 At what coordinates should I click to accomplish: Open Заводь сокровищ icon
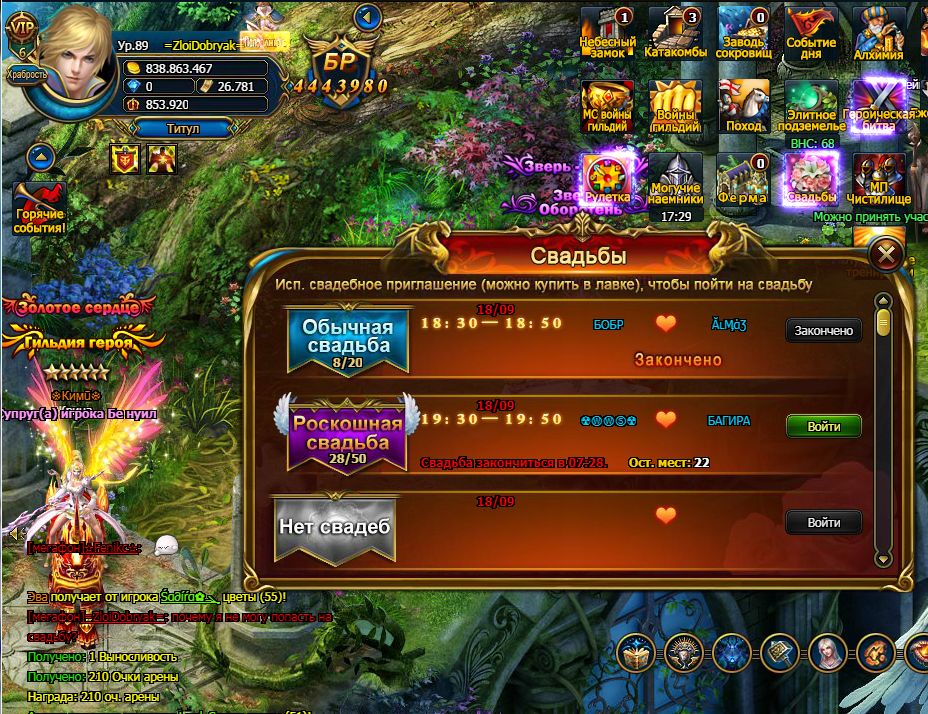(744, 33)
